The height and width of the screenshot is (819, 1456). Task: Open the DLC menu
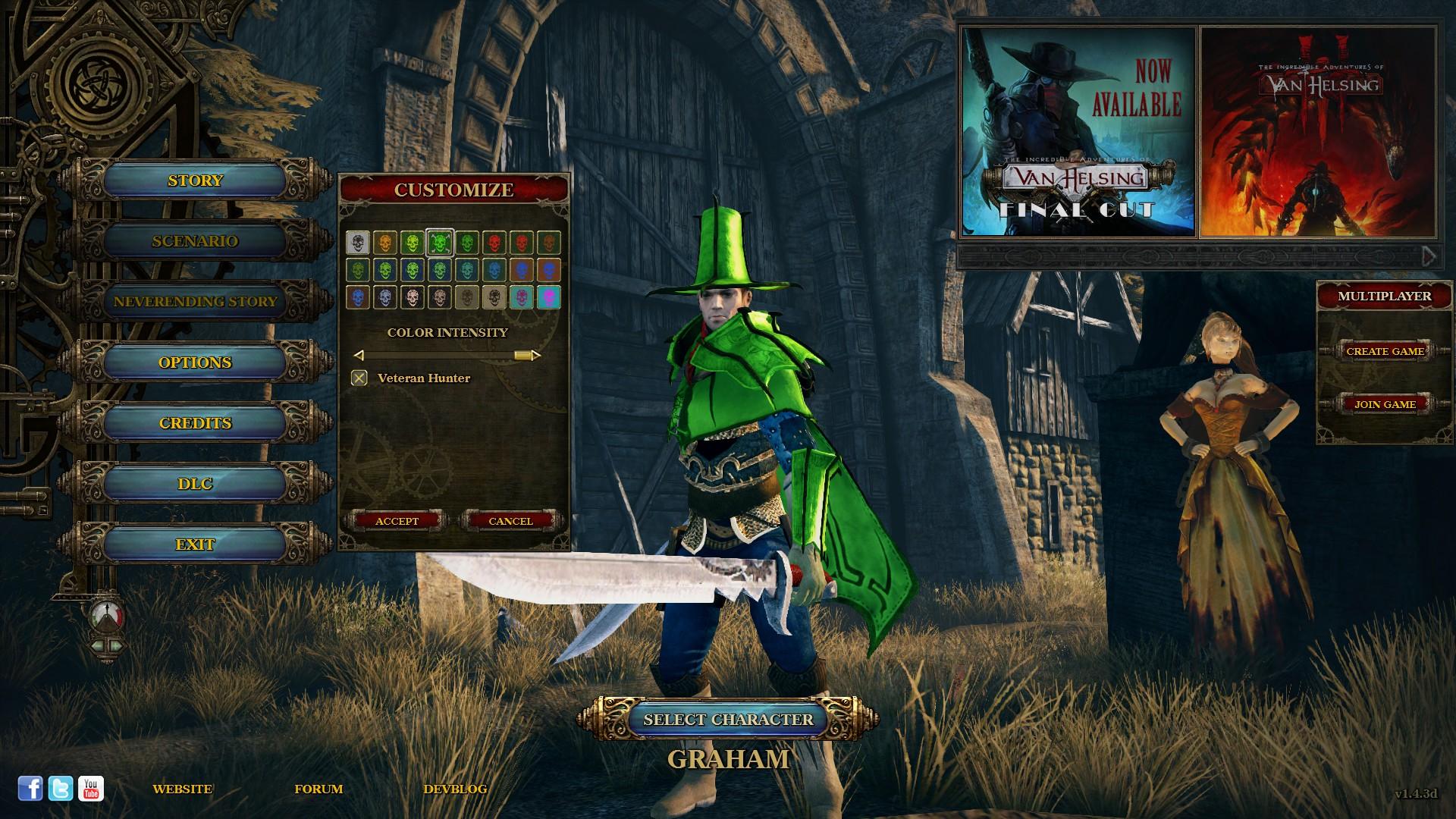pos(196,483)
